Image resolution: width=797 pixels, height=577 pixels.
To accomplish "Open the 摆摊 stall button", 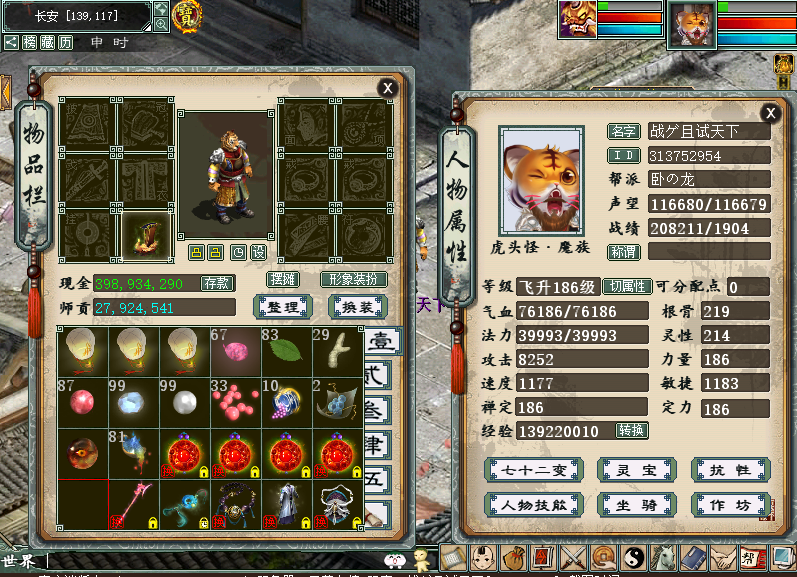I will (x=285, y=280).
